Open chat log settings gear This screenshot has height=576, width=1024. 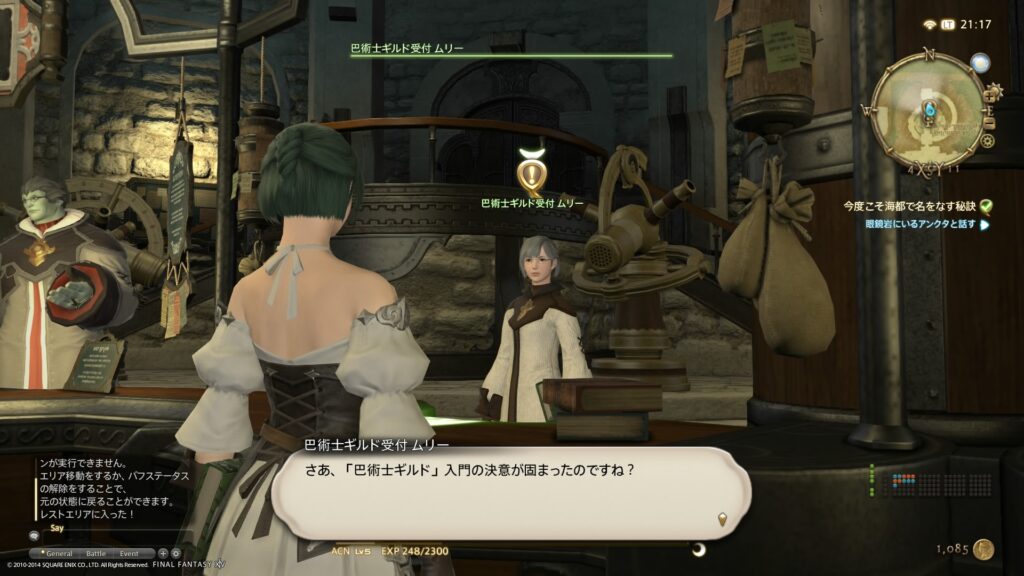pos(176,552)
